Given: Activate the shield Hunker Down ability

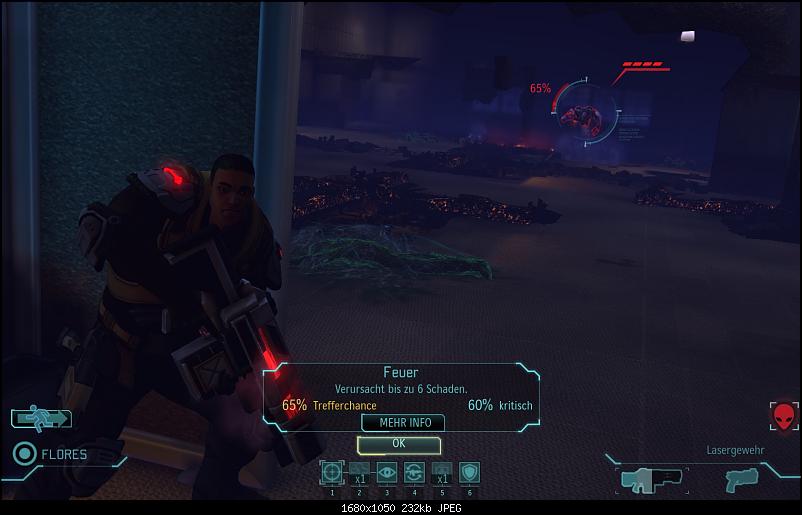Looking at the screenshot, I should 468,472.
